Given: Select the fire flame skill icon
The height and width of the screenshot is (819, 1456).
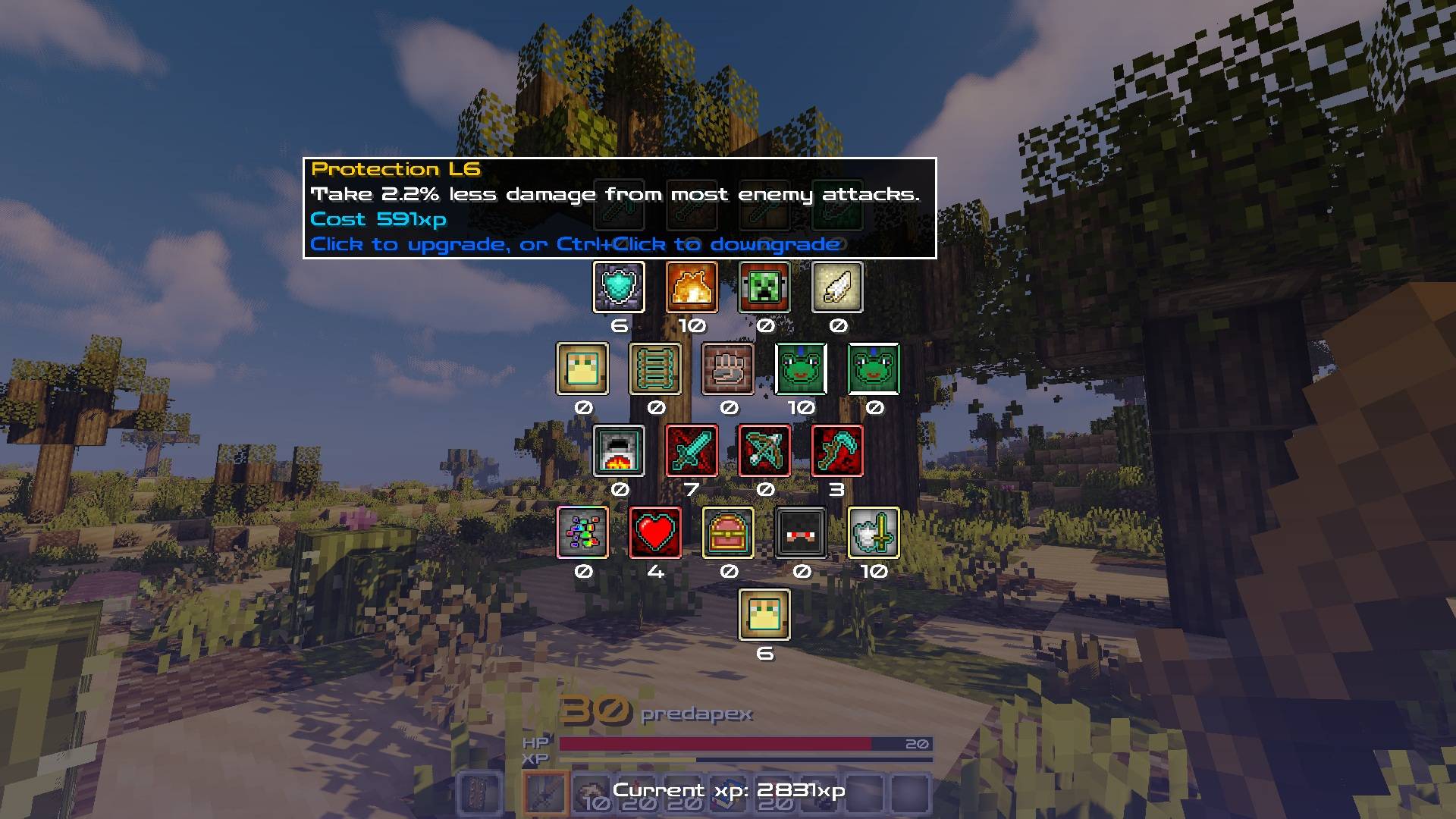Looking at the screenshot, I should (692, 287).
